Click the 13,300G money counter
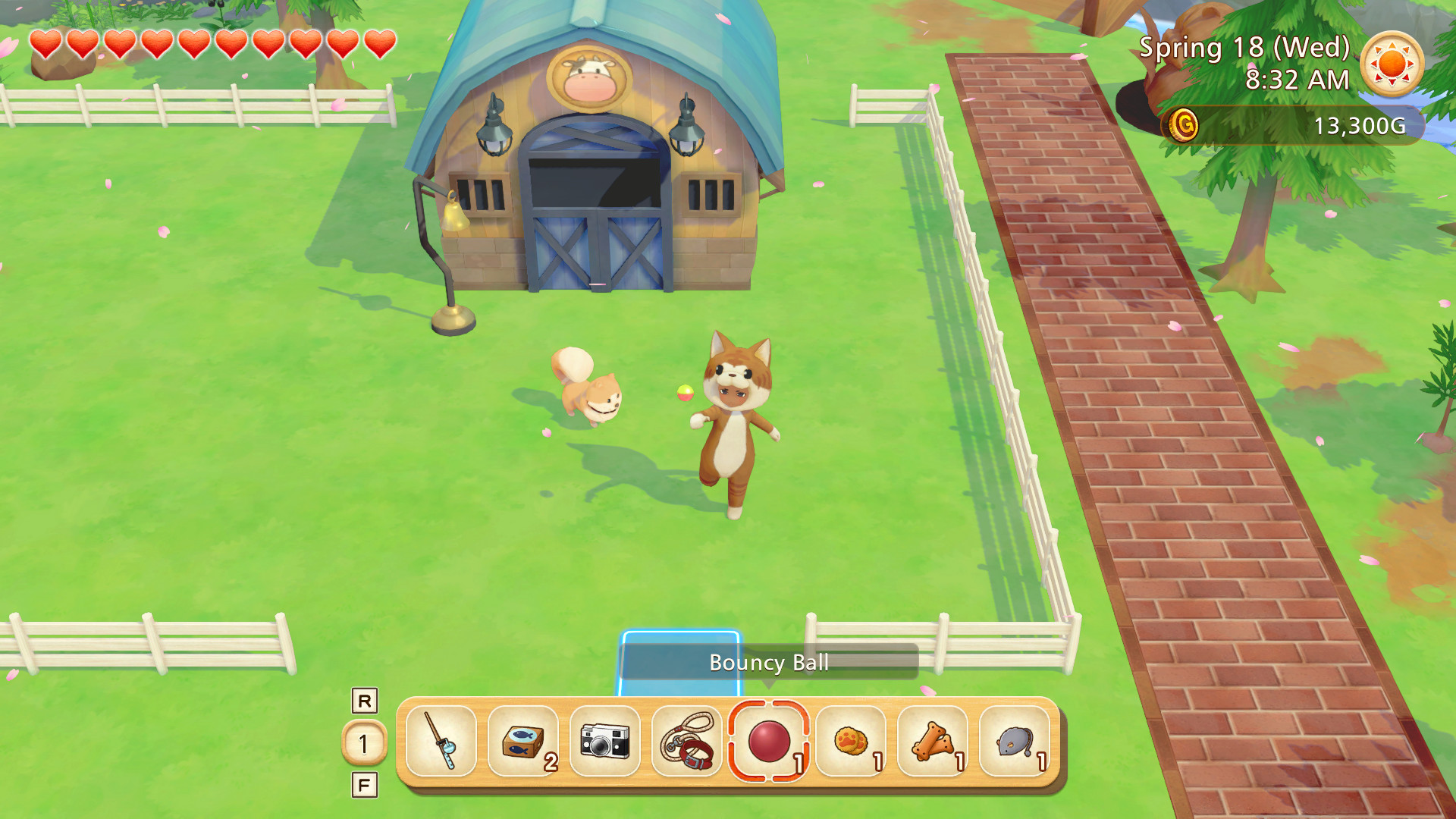This screenshot has height=819, width=1456. coord(1363,127)
